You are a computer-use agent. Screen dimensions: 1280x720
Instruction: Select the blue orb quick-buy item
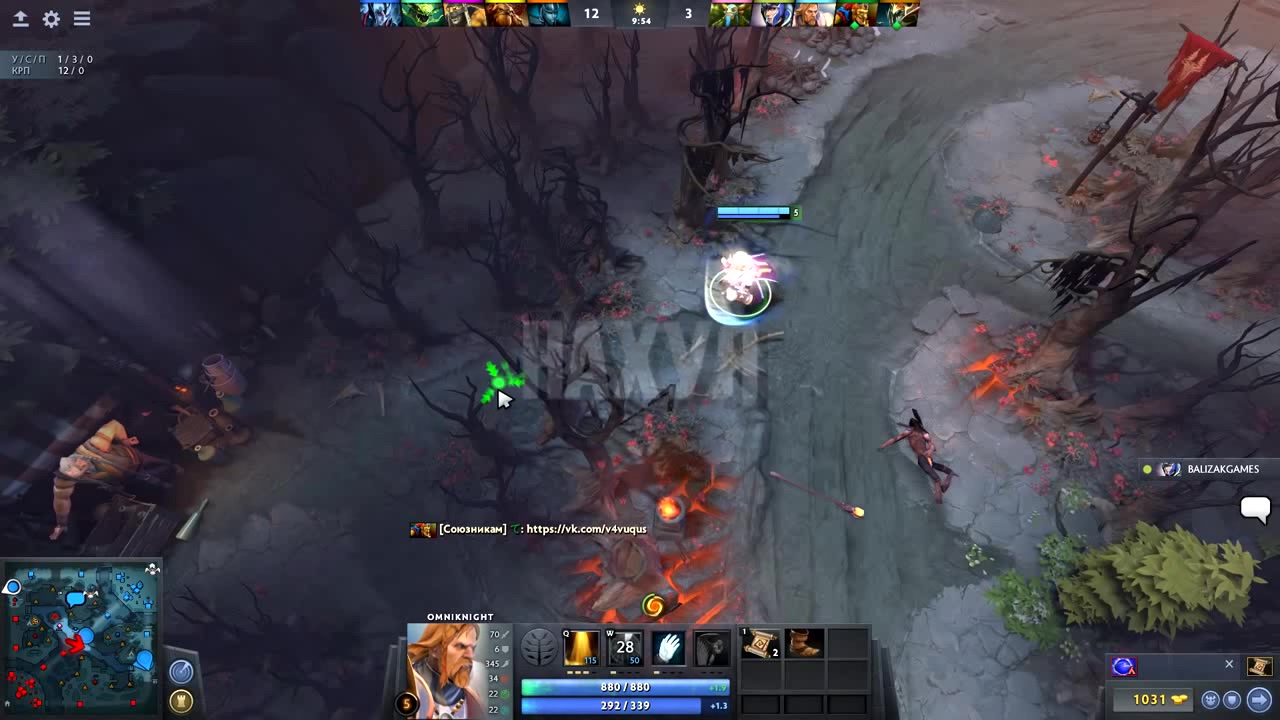(1124, 666)
